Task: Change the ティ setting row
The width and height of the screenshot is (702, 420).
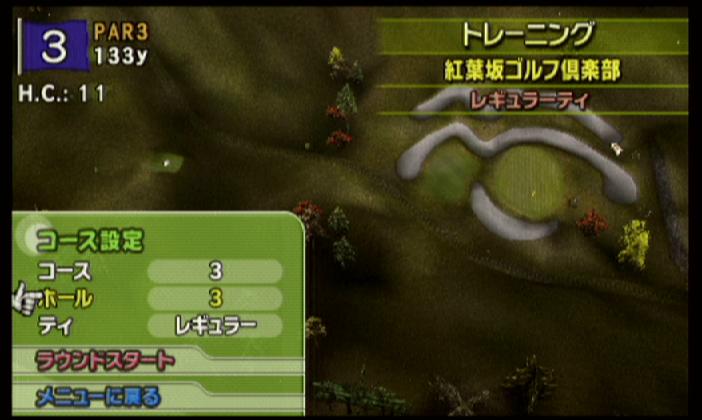Action: [x=160, y=325]
